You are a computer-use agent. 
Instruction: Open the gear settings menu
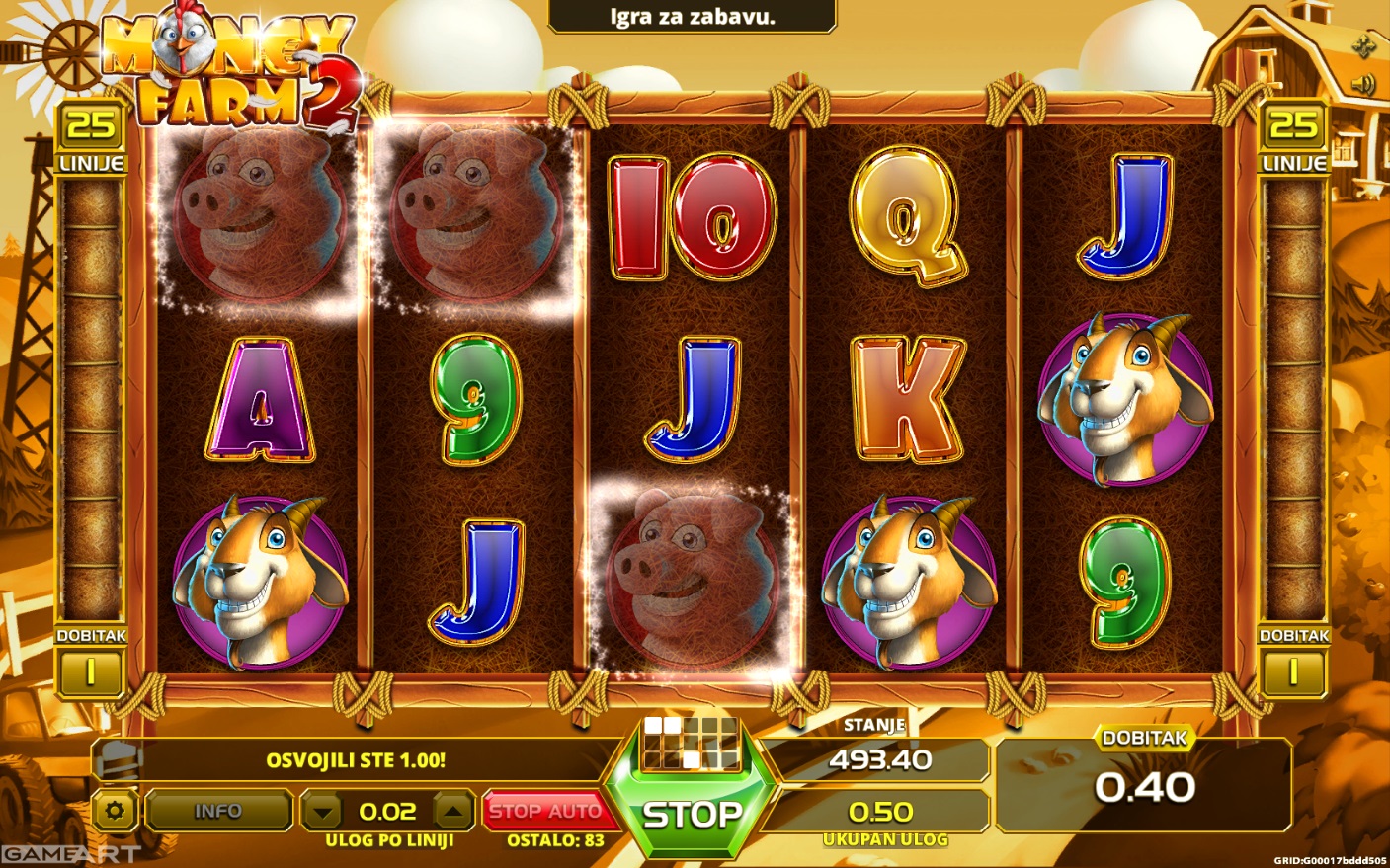pyautogui.click(x=115, y=812)
